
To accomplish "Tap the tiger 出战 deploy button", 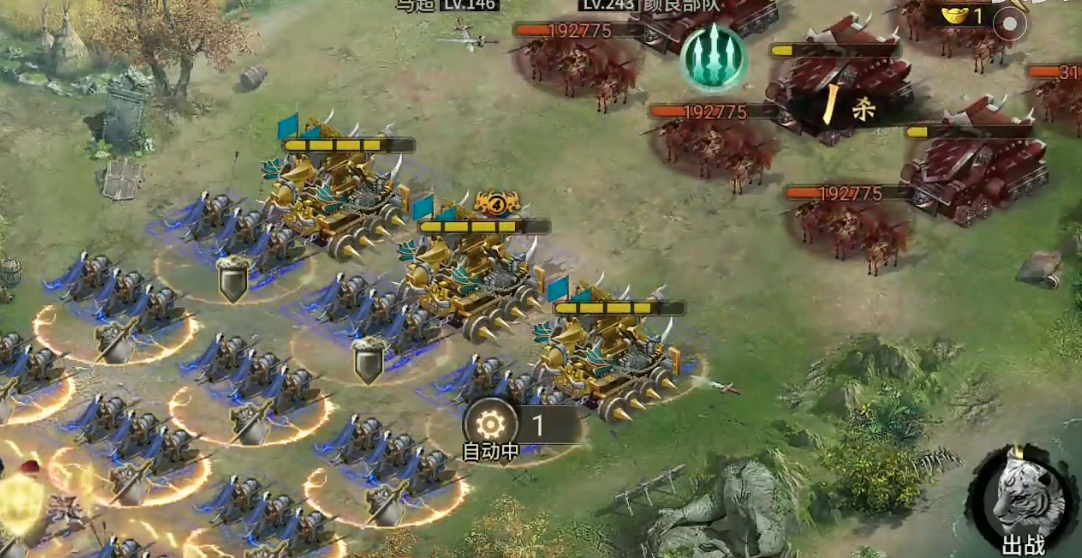I will click(x=1024, y=496).
